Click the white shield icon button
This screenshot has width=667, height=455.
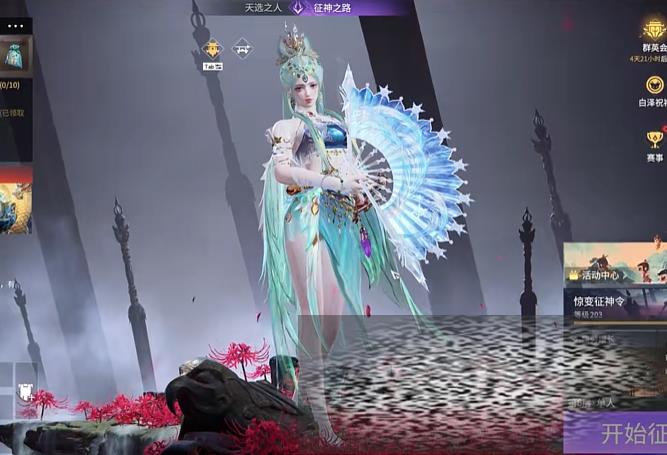(27, 393)
